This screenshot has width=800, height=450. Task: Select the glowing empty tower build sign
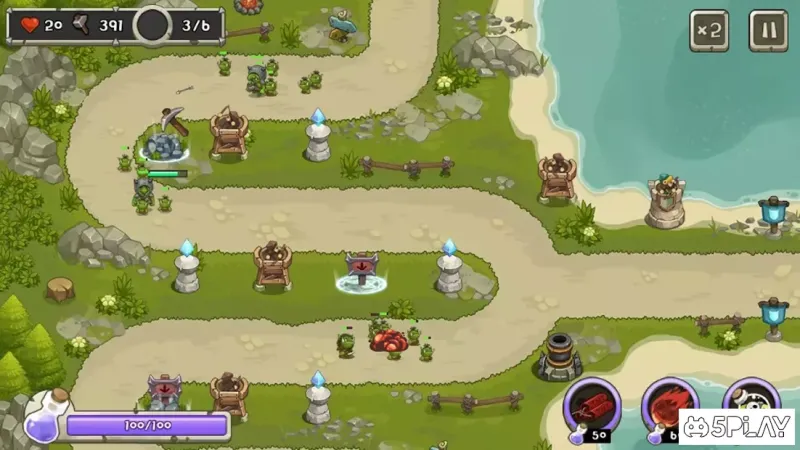tap(361, 271)
